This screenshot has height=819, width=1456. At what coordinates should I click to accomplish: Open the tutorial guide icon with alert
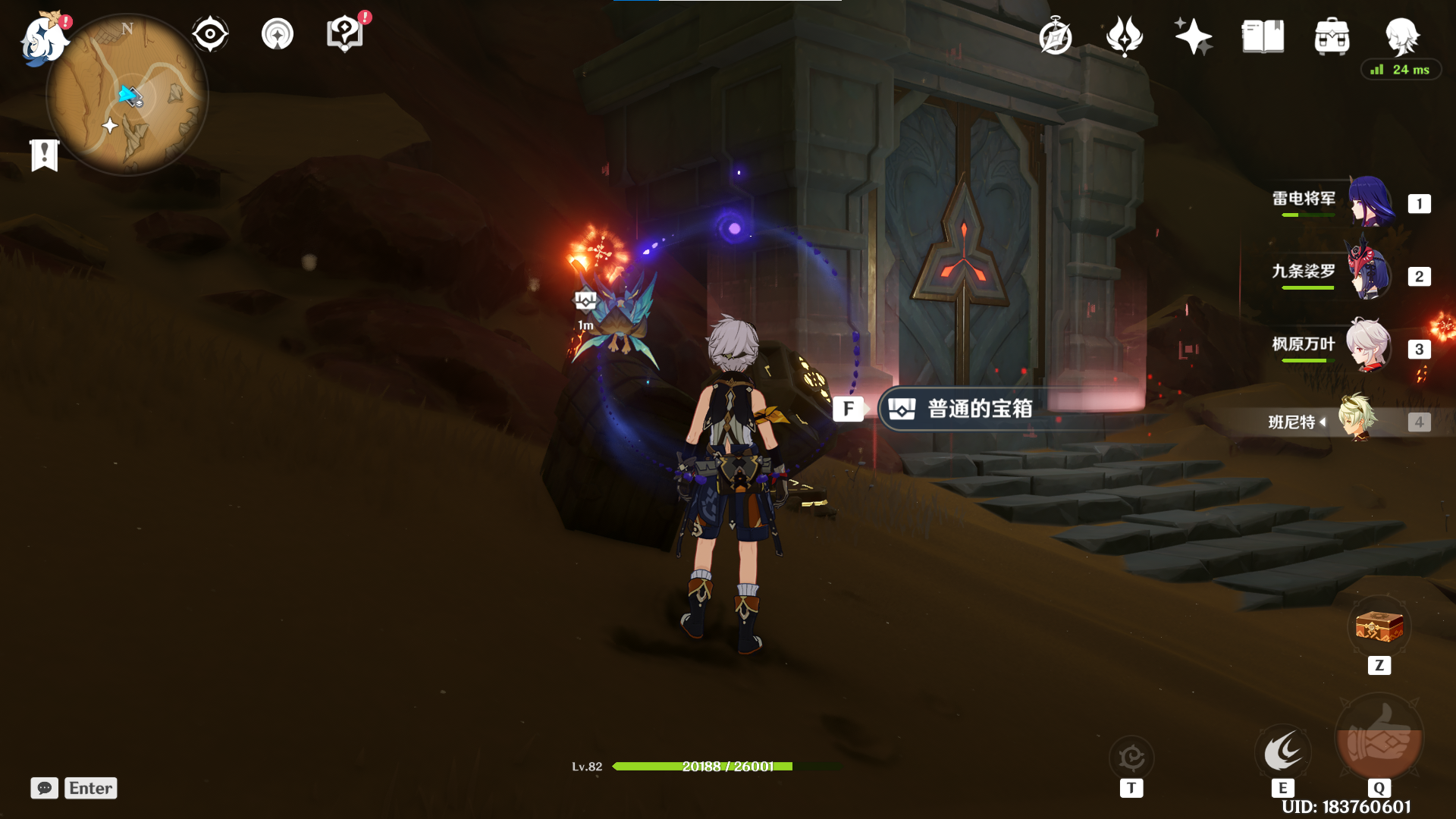[x=345, y=35]
